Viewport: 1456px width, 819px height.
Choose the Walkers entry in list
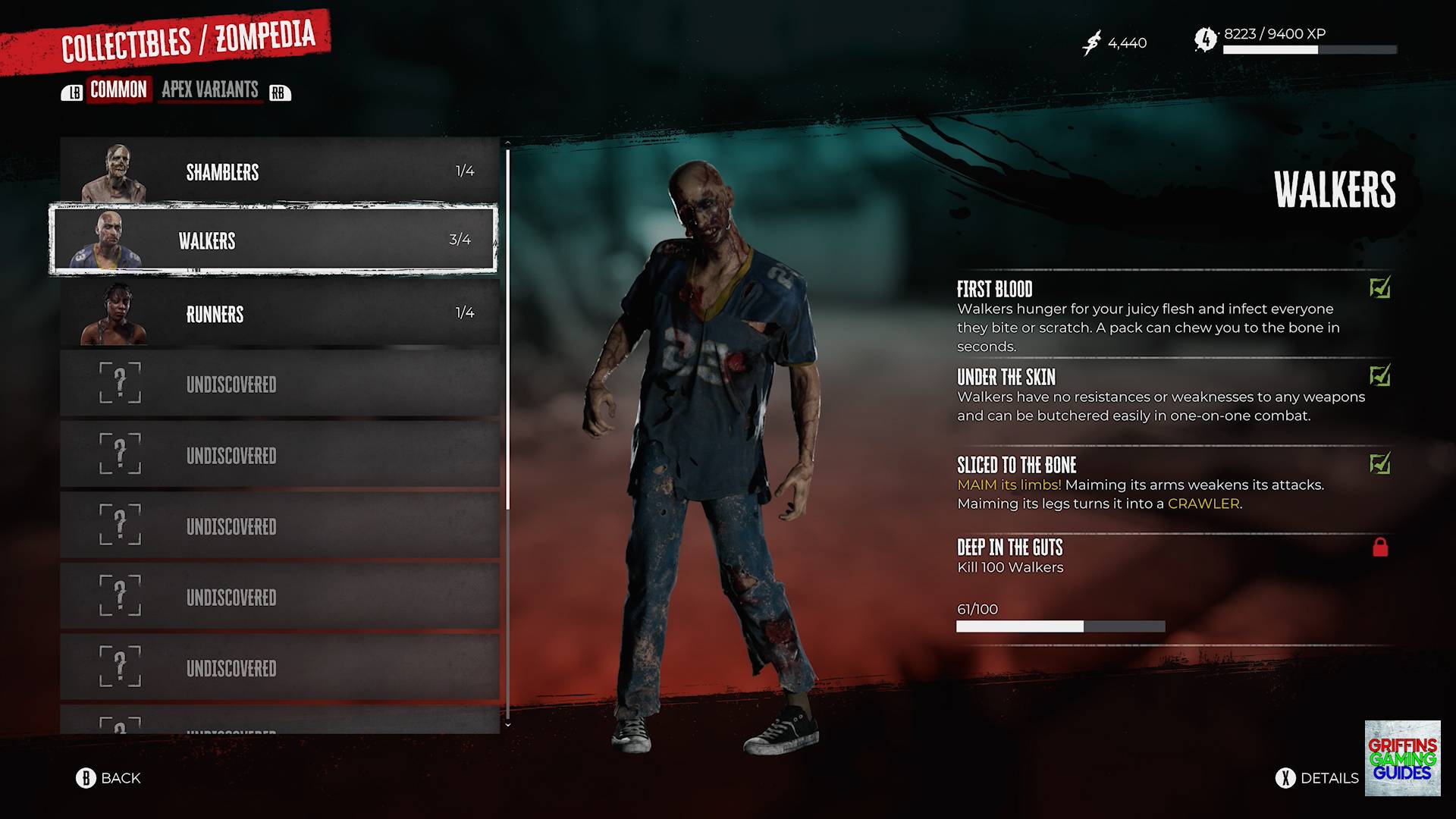tap(273, 240)
